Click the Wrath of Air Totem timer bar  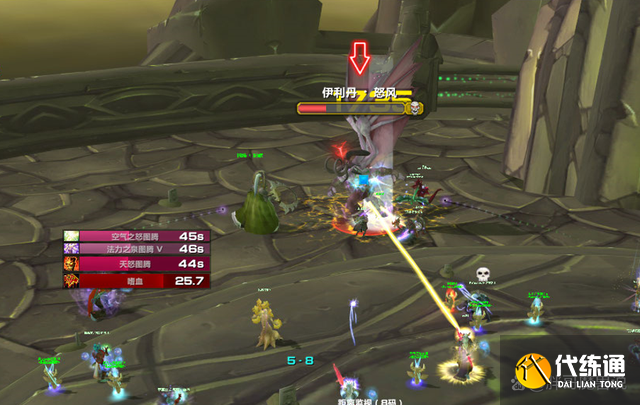(x=134, y=236)
